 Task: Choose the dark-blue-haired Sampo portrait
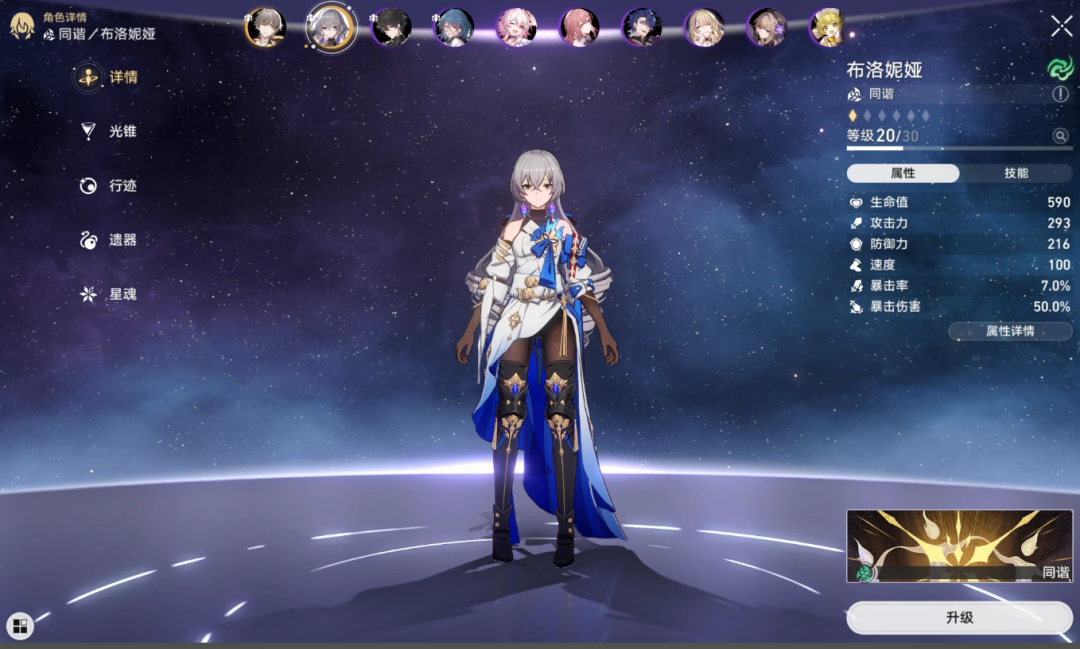(641, 27)
